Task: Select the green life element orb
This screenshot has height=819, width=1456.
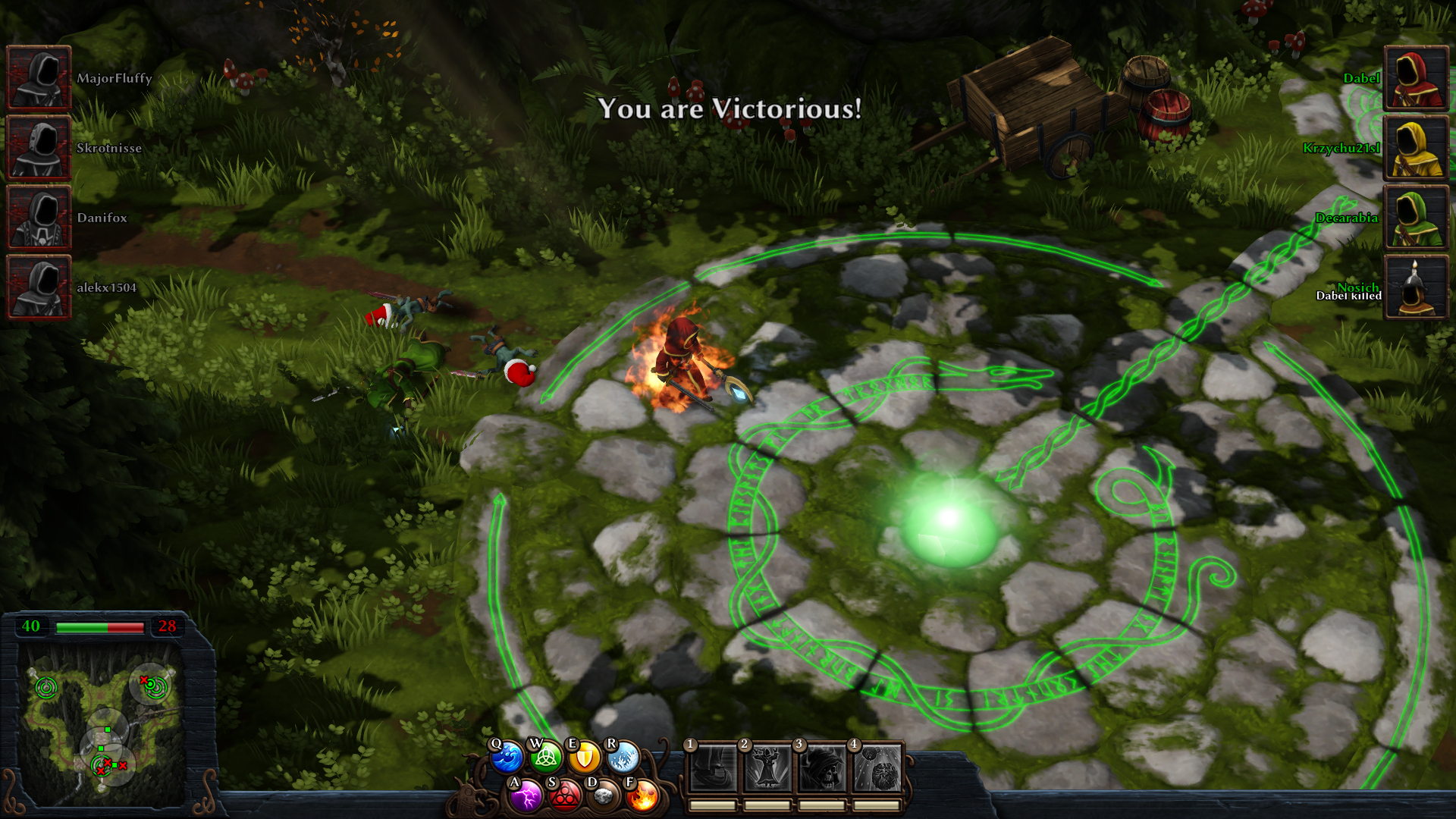Action: click(546, 758)
